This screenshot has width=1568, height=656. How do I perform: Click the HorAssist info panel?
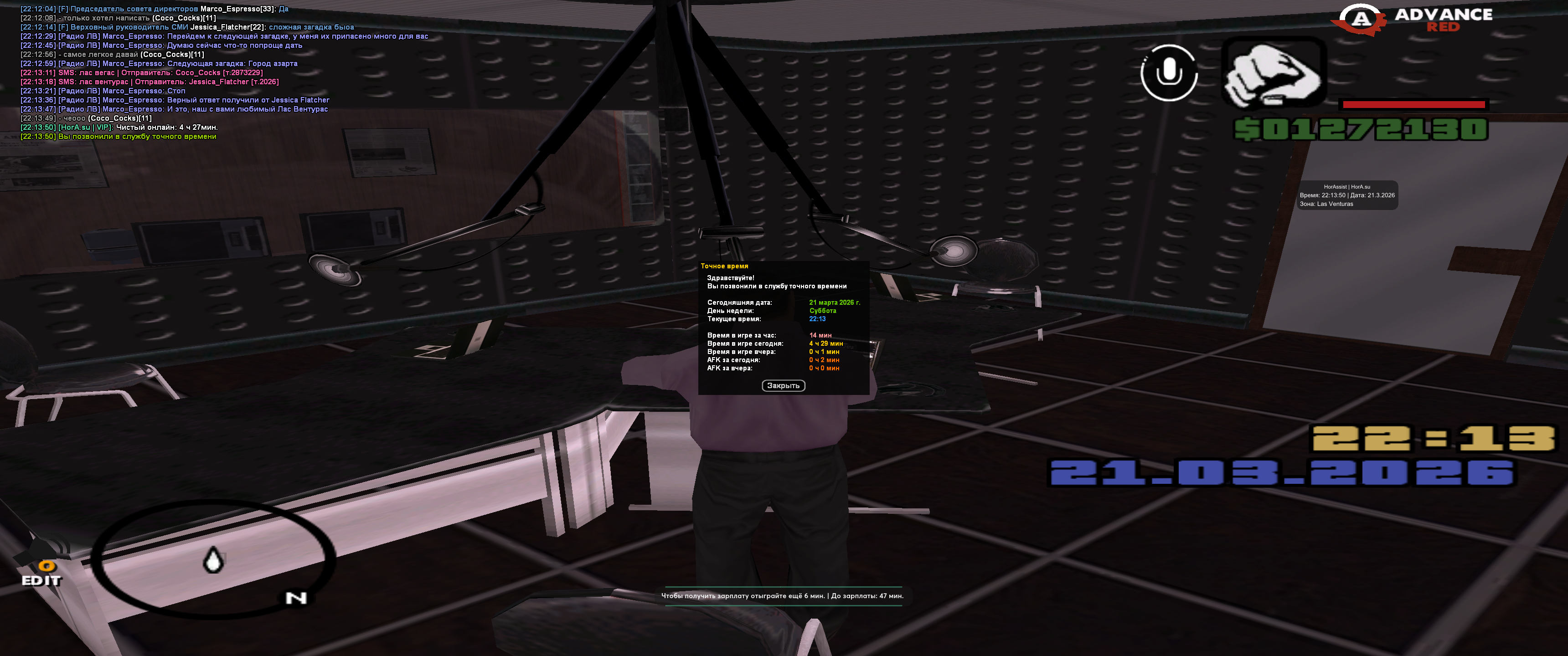1347,195
